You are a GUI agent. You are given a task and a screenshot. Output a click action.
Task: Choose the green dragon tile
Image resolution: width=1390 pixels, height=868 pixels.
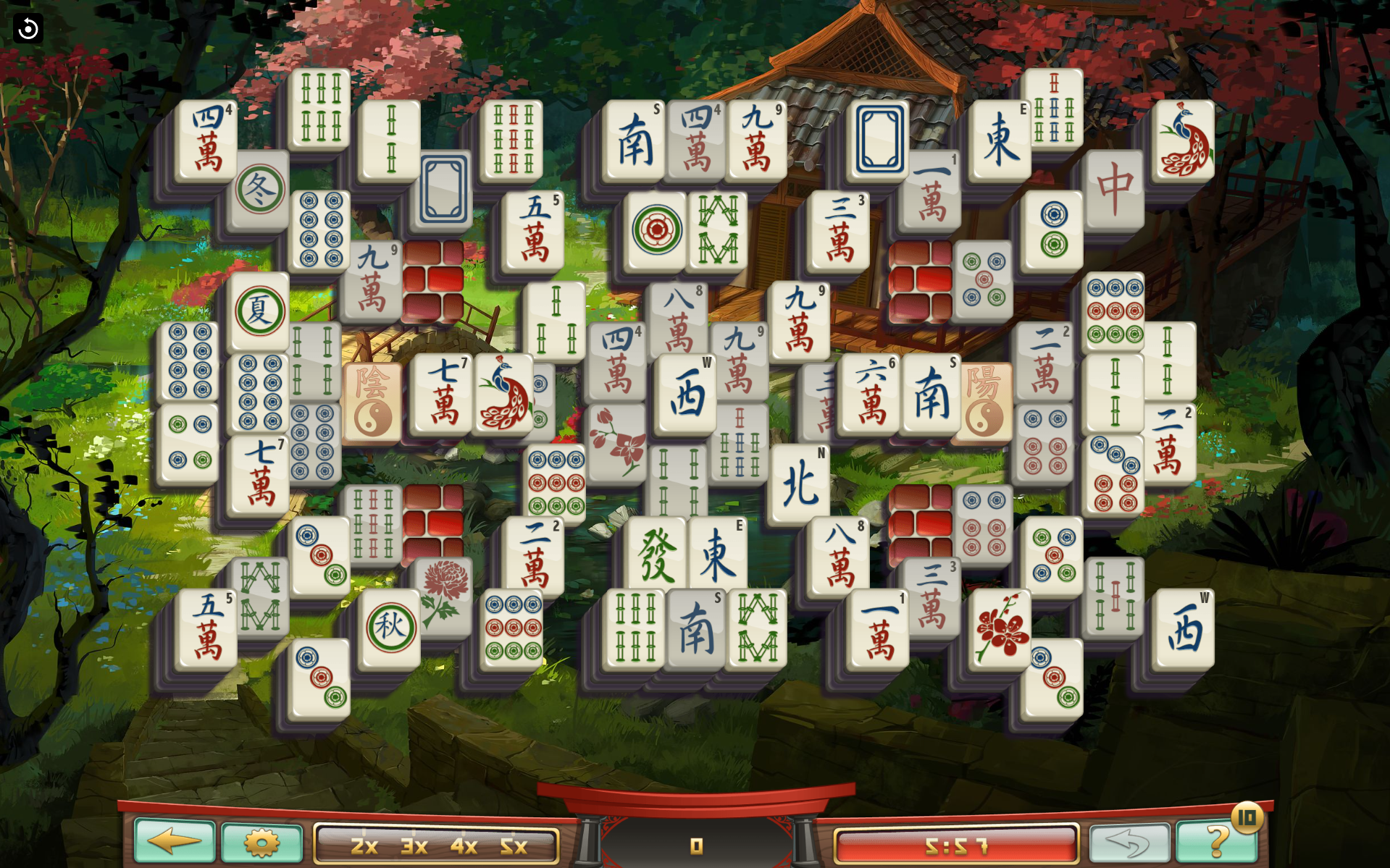[x=656, y=554]
